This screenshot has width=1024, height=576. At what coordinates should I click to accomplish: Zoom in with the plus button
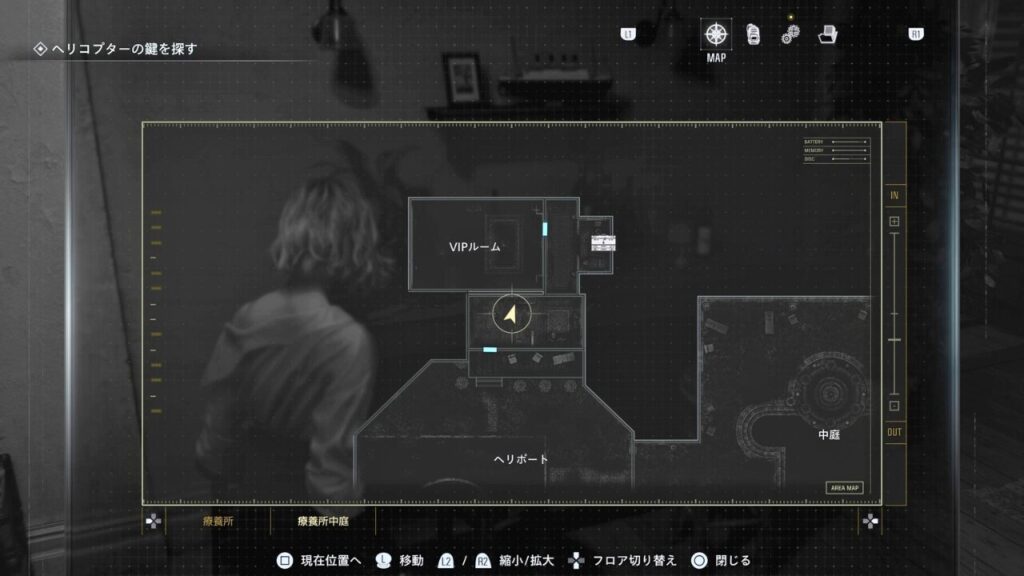894,221
